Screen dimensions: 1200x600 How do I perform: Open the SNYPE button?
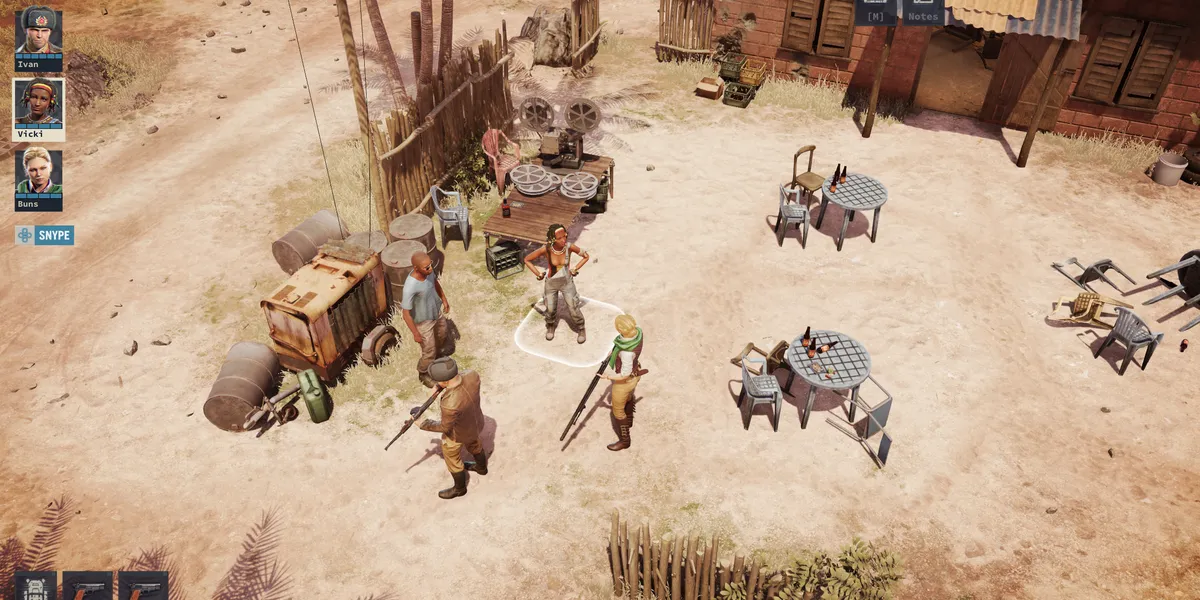(45, 235)
